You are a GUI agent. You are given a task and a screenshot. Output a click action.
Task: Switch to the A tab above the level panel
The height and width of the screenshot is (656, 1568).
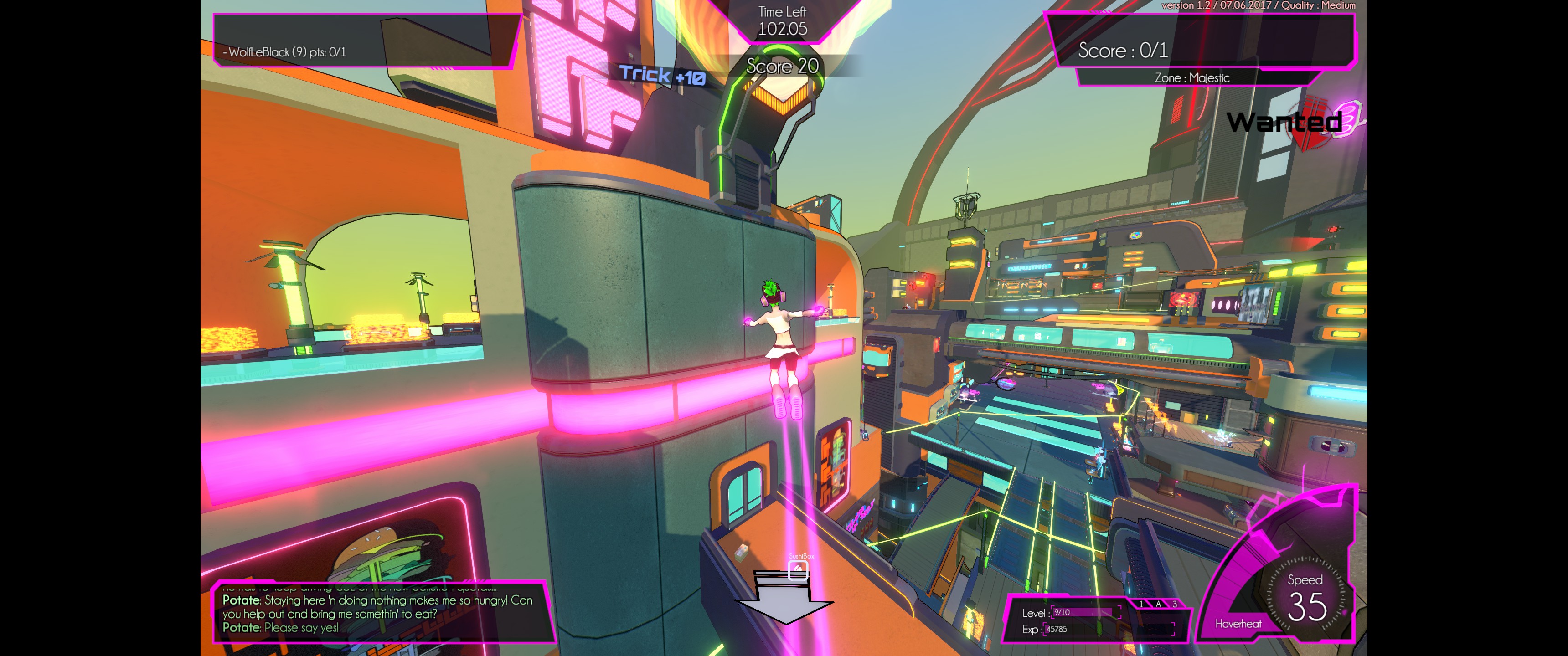point(1158,604)
